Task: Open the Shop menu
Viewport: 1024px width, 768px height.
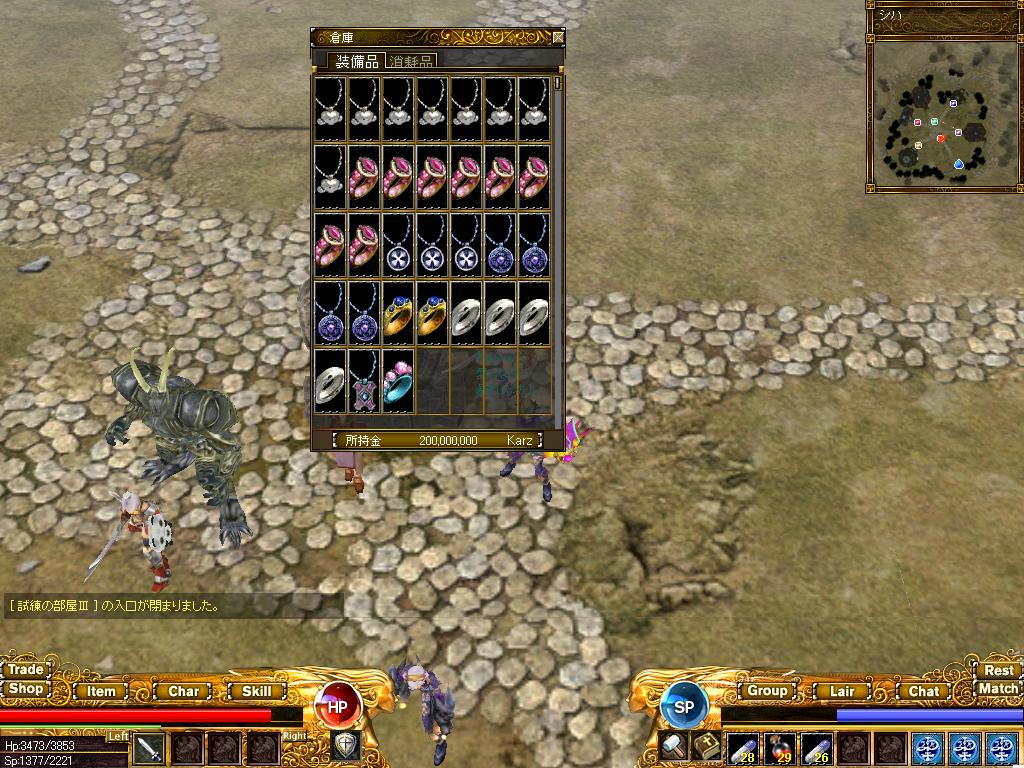Action: pyautogui.click(x=25, y=689)
